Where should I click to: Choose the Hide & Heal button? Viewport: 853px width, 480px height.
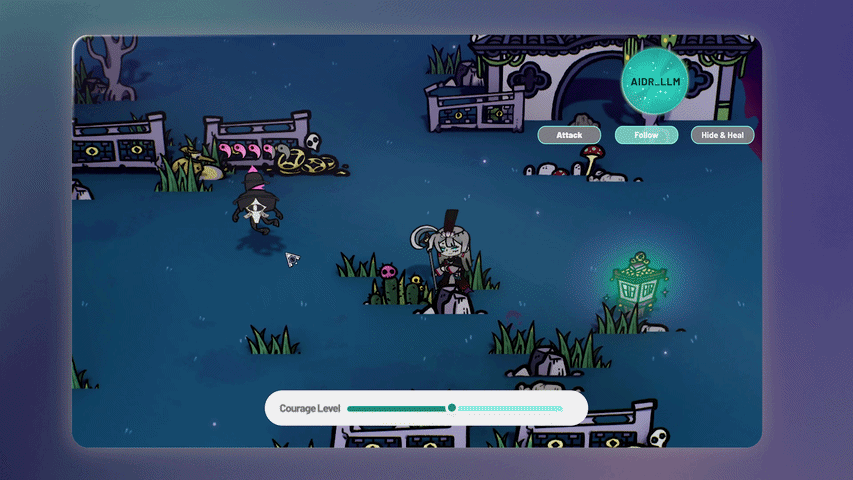pyautogui.click(x=722, y=135)
